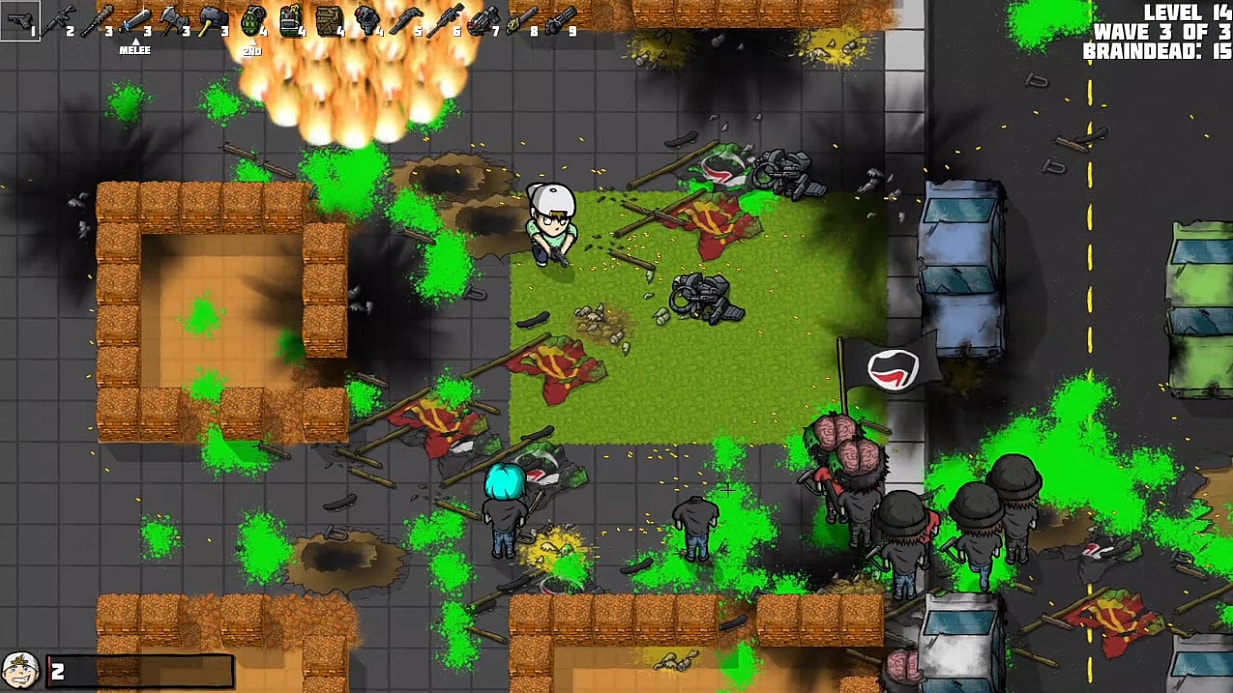Select the green frag grenade
The width and height of the screenshot is (1233, 693).
coord(251,20)
